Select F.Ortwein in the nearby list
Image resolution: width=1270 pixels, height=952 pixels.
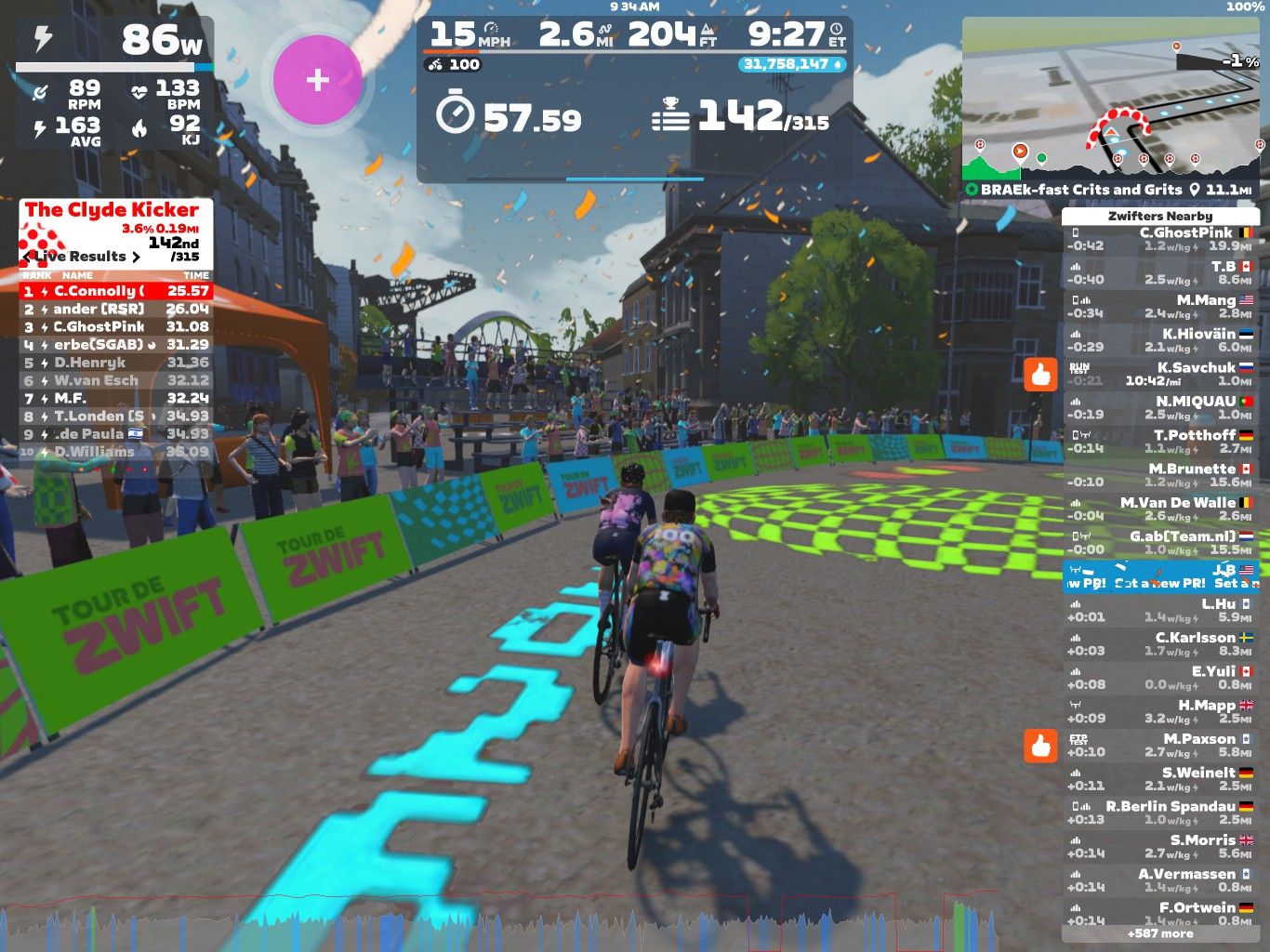1159,912
